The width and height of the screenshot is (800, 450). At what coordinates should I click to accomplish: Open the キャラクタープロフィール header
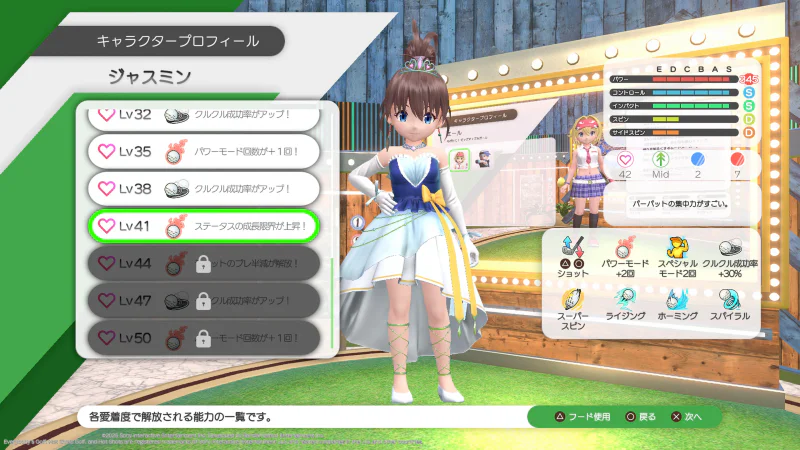(x=178, y=41)
